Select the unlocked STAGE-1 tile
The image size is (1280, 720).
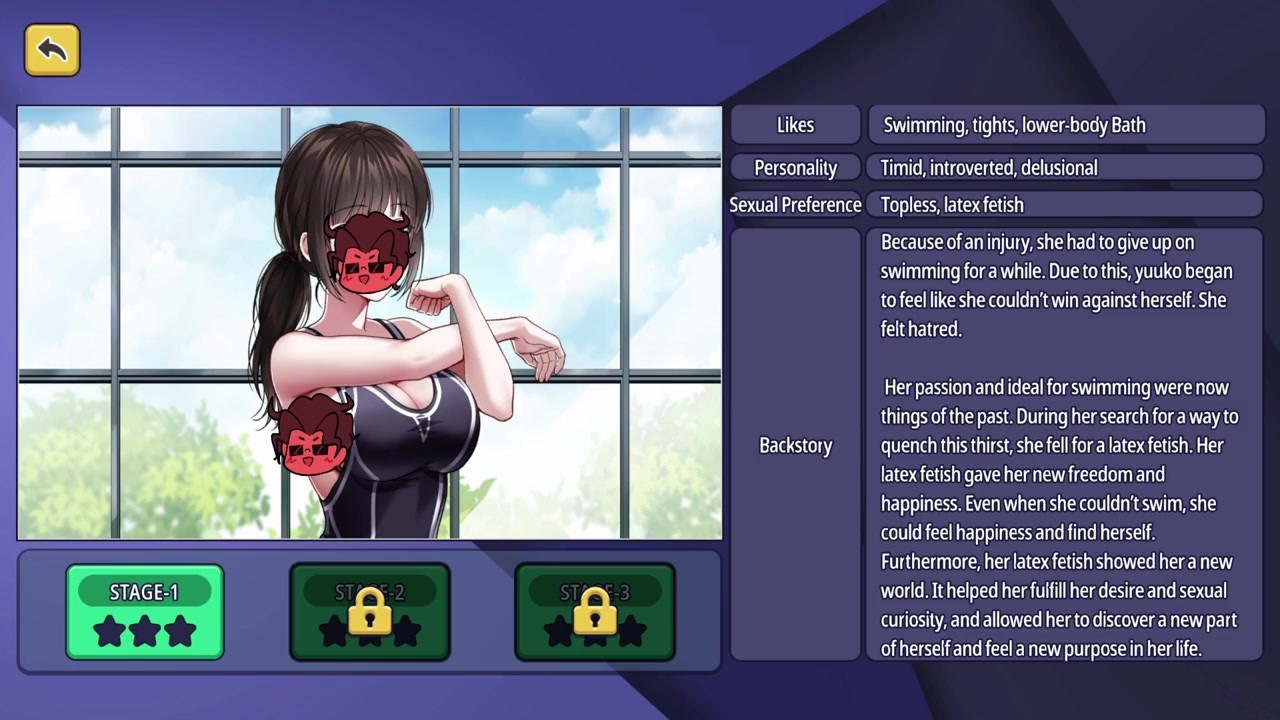[x=145, y=612]
